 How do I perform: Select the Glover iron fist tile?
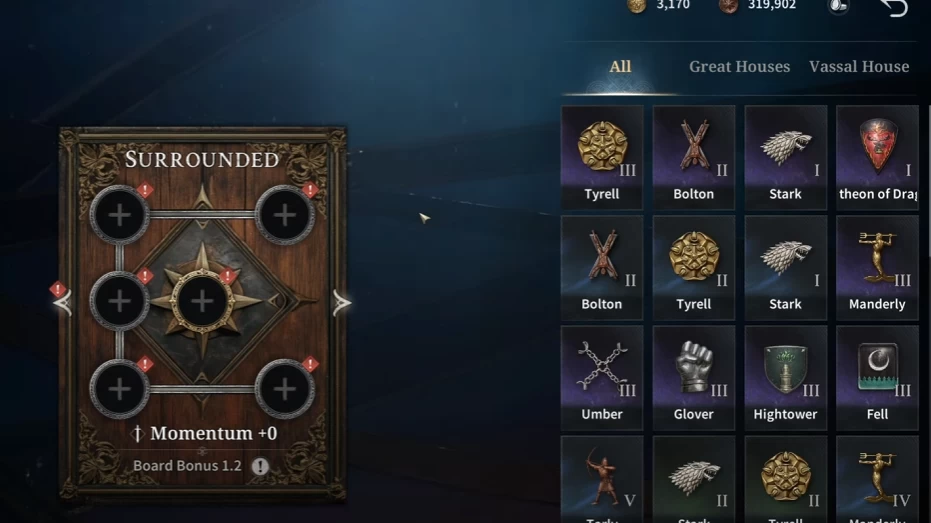click(693, 377)
